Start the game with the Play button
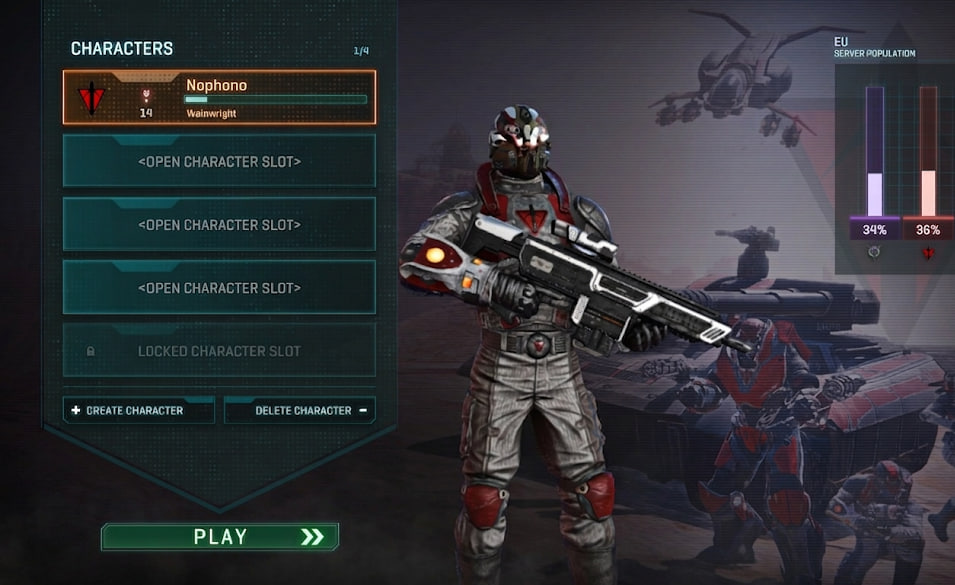Screen dimensions: 955x585 [x=220, y=537]
